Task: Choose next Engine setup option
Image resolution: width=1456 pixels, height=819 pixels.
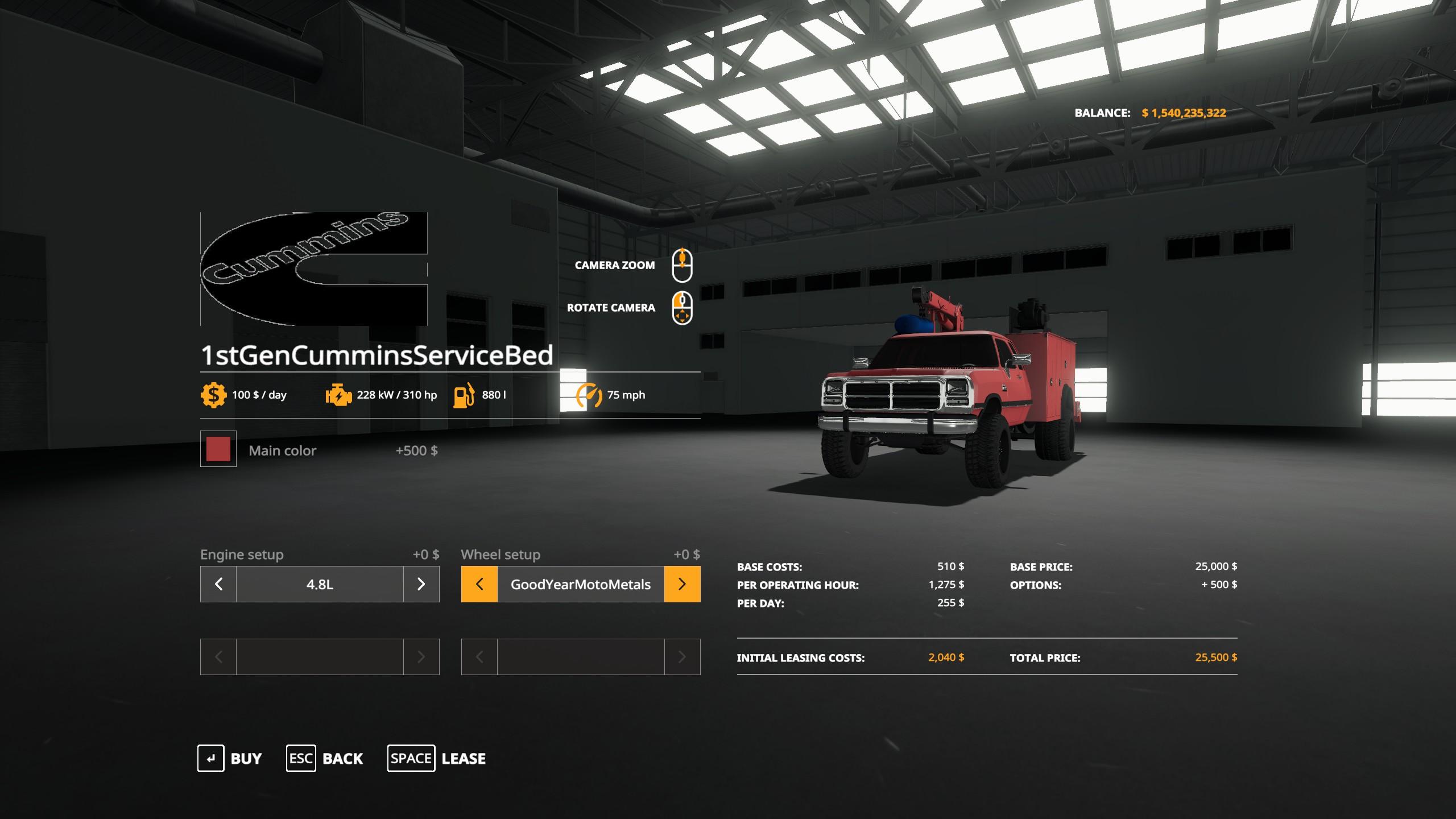Action: (x=421, y=584)
